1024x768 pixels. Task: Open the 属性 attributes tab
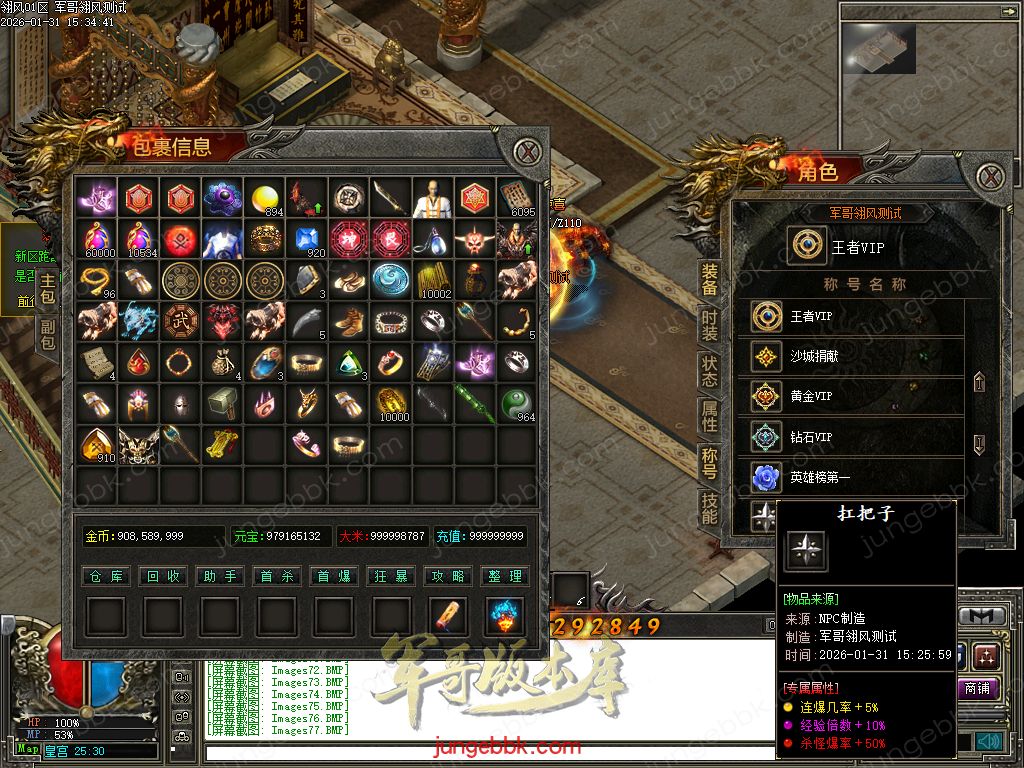point(709,416)
